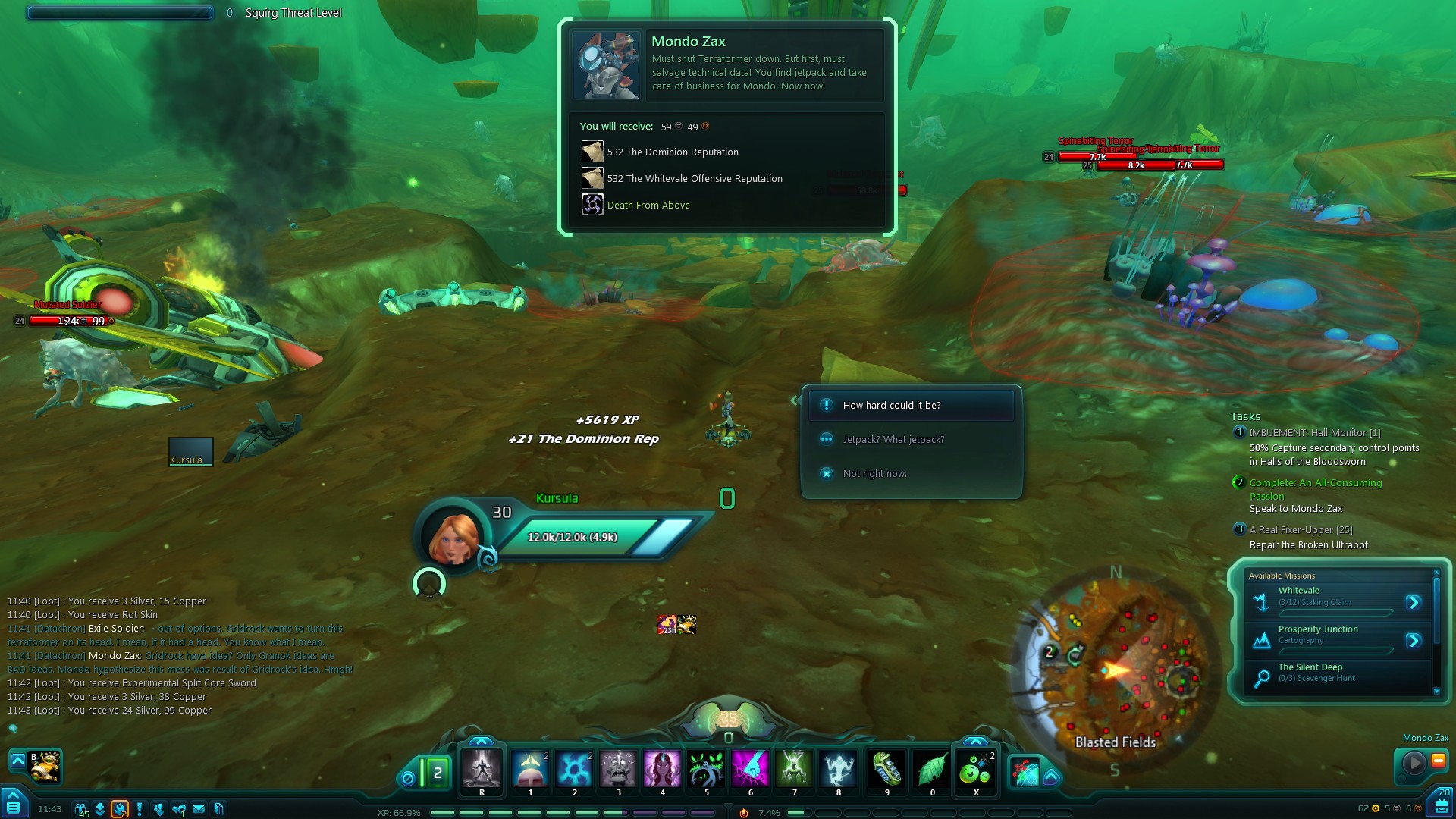Trigger the magenta shattering fist ability

(750, 770)
